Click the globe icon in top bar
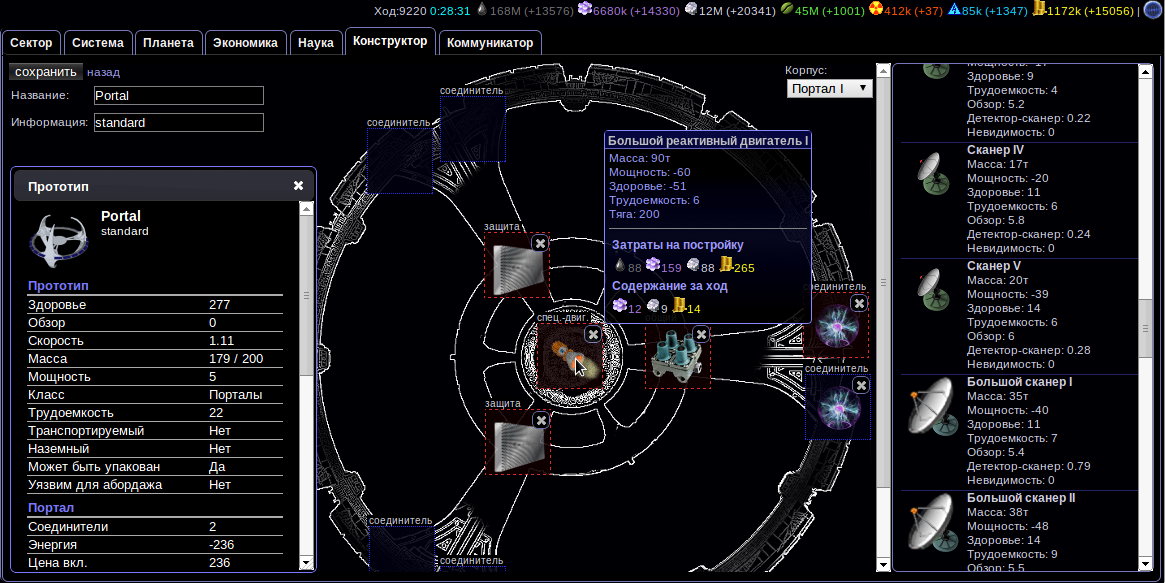Viewport: 1165px width, 583px height. (x=1152, y=11)
